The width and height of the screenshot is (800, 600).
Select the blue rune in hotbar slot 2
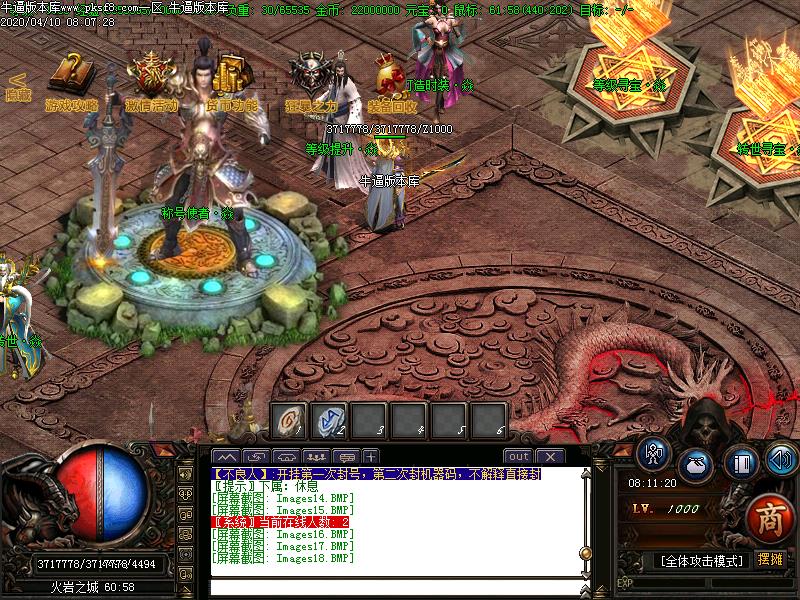click(x=330, y=421)
